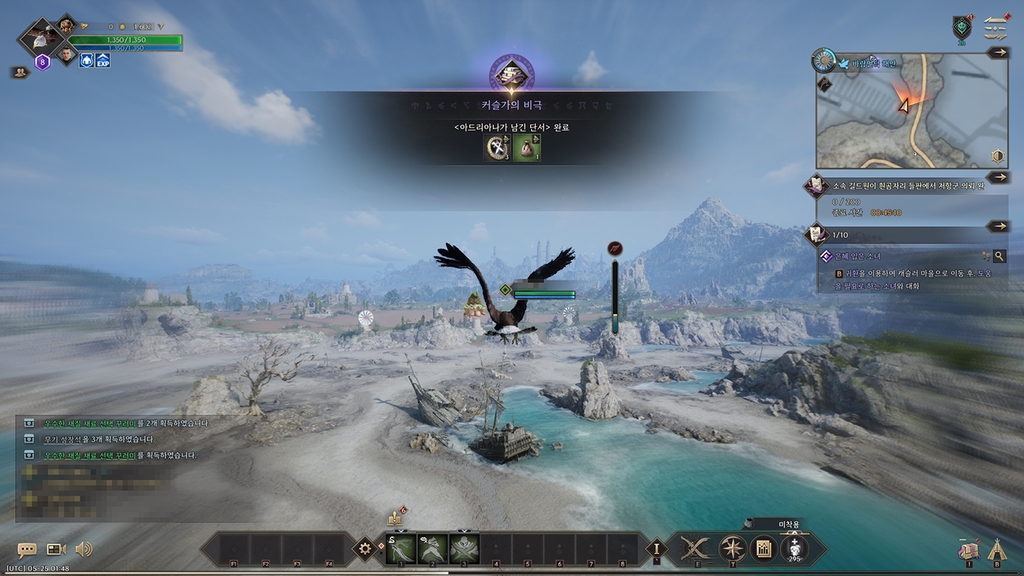Image resolution: width=1024 pixels, height=576 pixels.
Task: Open the main menu lines icon
Action: pyautogui.click(x=995, y=25)
